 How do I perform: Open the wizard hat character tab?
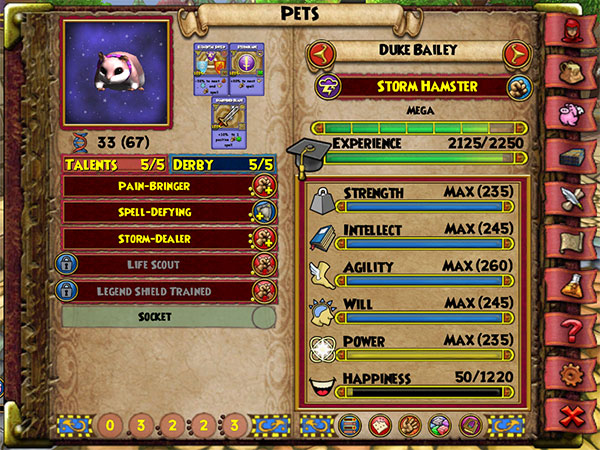click(571, 28)
